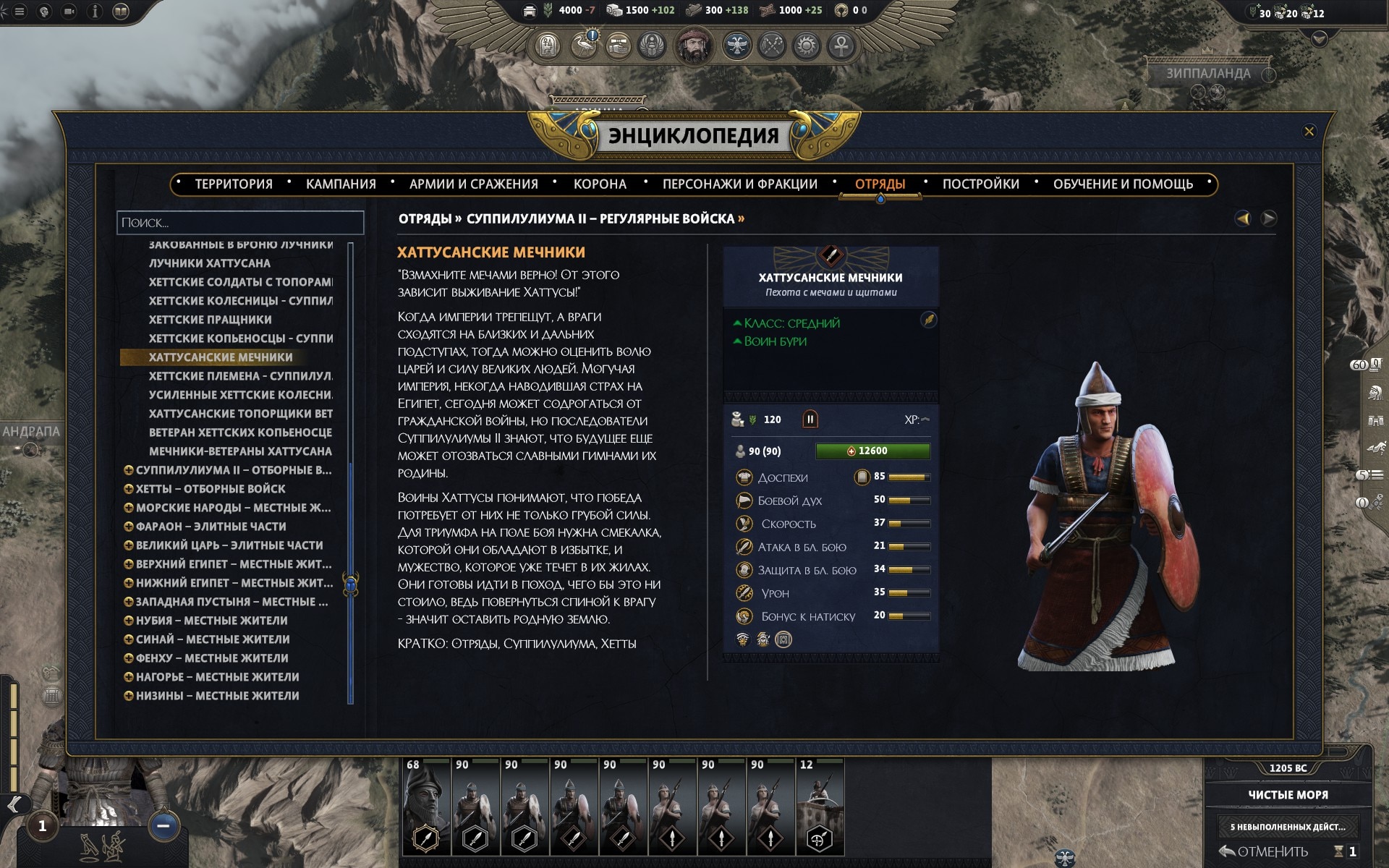Close the encyclopedia window
This screenshot has width=1389, height=868.
coord(1309,132)
